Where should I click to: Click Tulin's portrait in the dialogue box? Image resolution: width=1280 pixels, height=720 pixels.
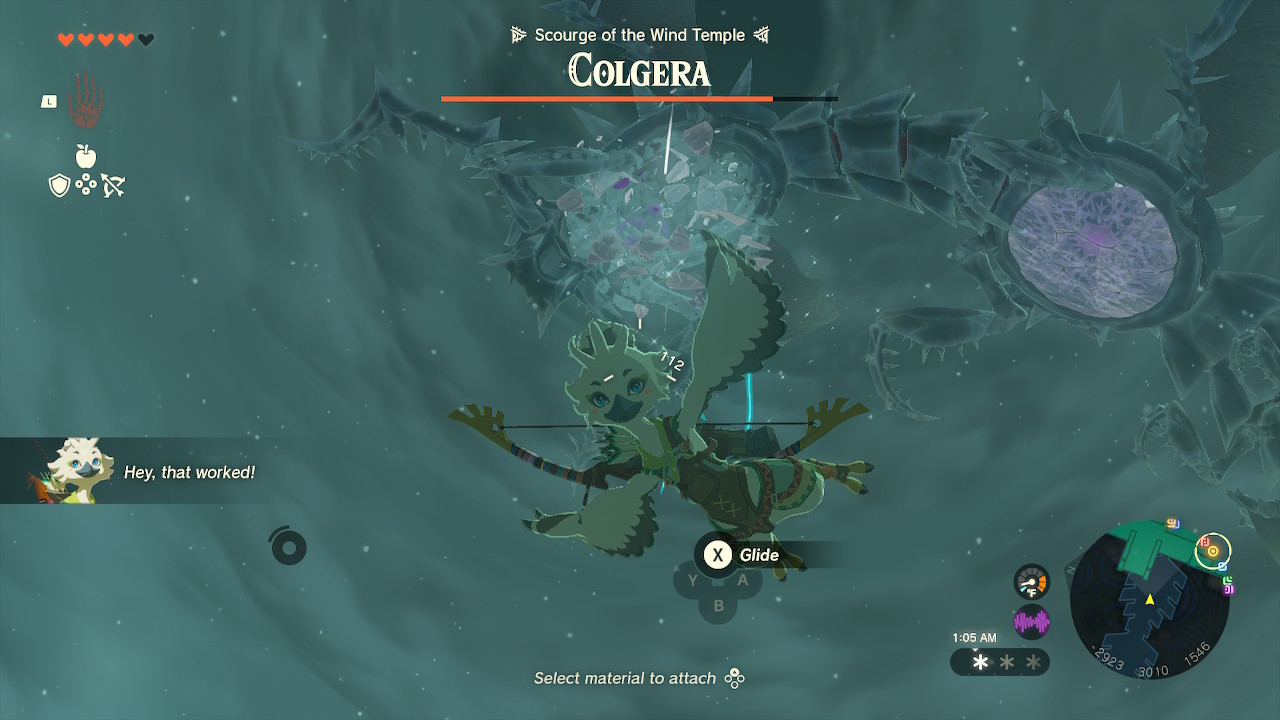coord(70,470)
